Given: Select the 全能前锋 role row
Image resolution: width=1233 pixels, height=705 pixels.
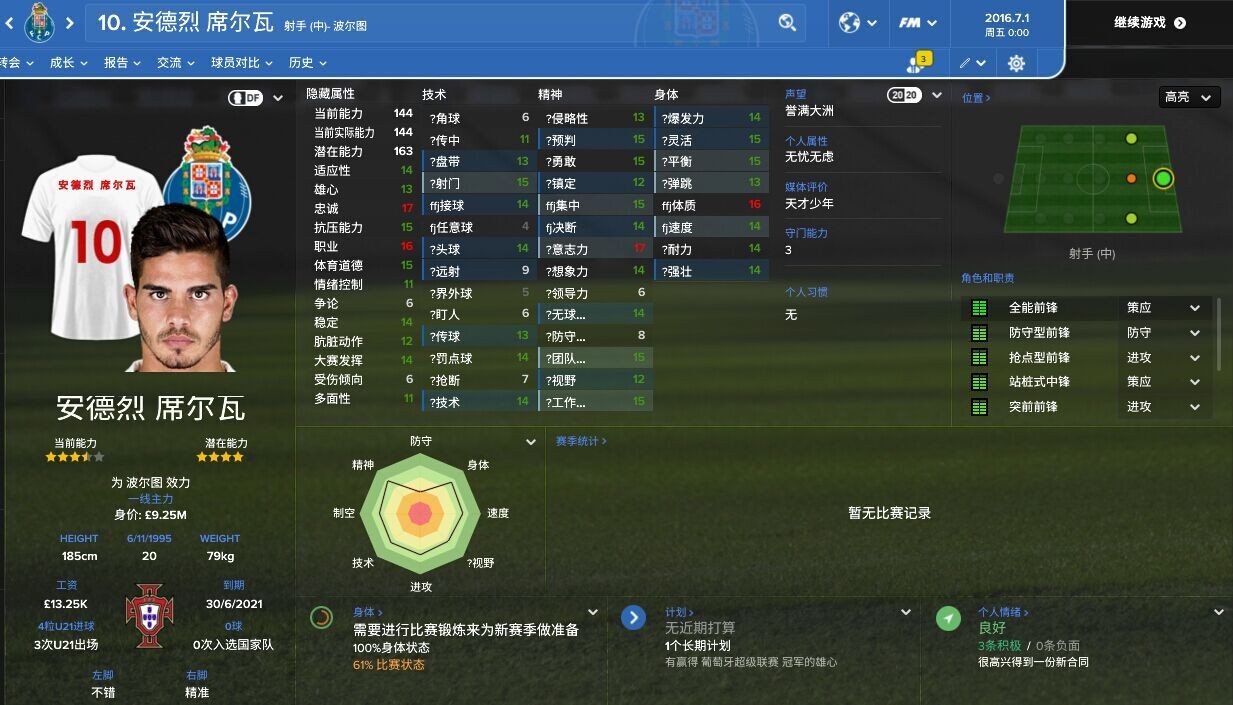Looking at the screenshot, I should point(1033,308).
